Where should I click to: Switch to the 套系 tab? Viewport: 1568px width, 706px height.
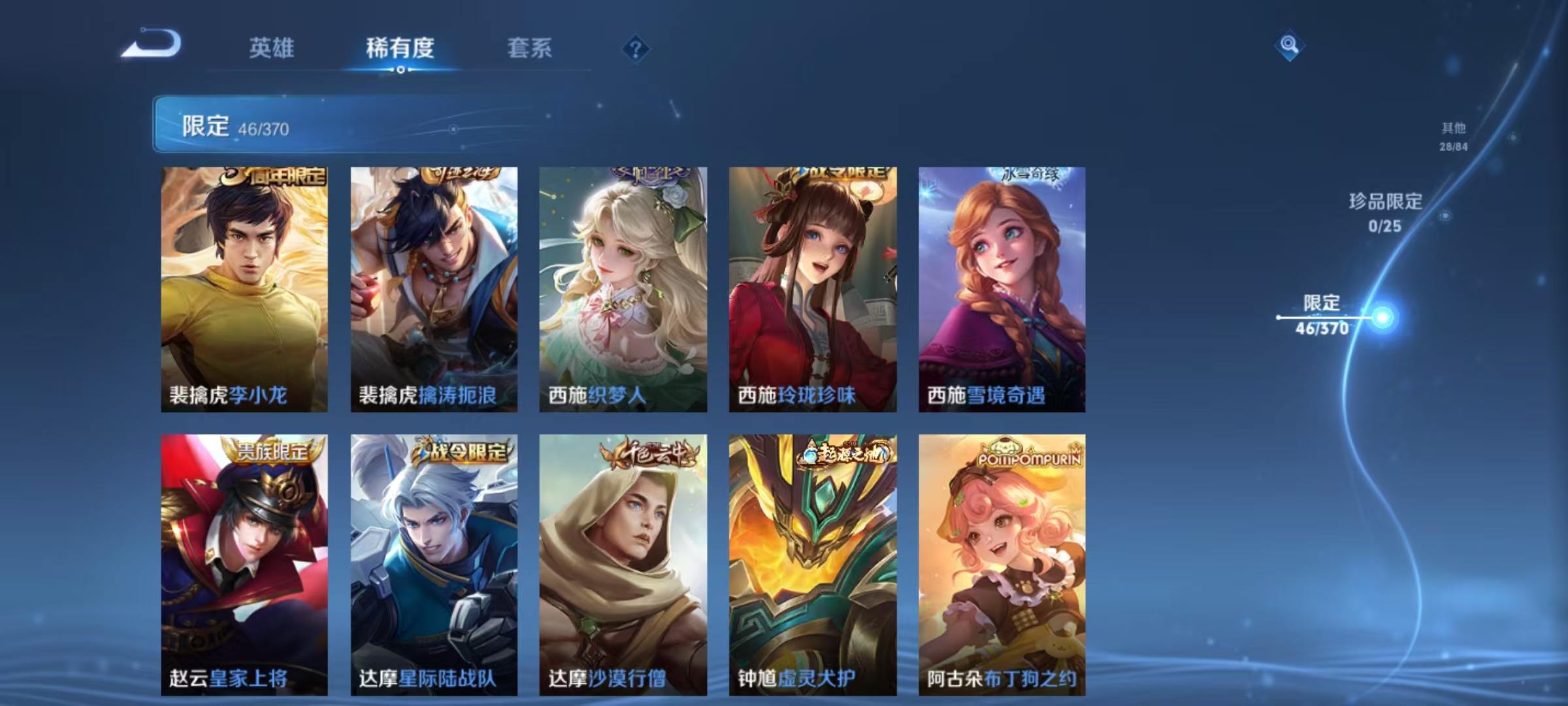coord(531,48)
